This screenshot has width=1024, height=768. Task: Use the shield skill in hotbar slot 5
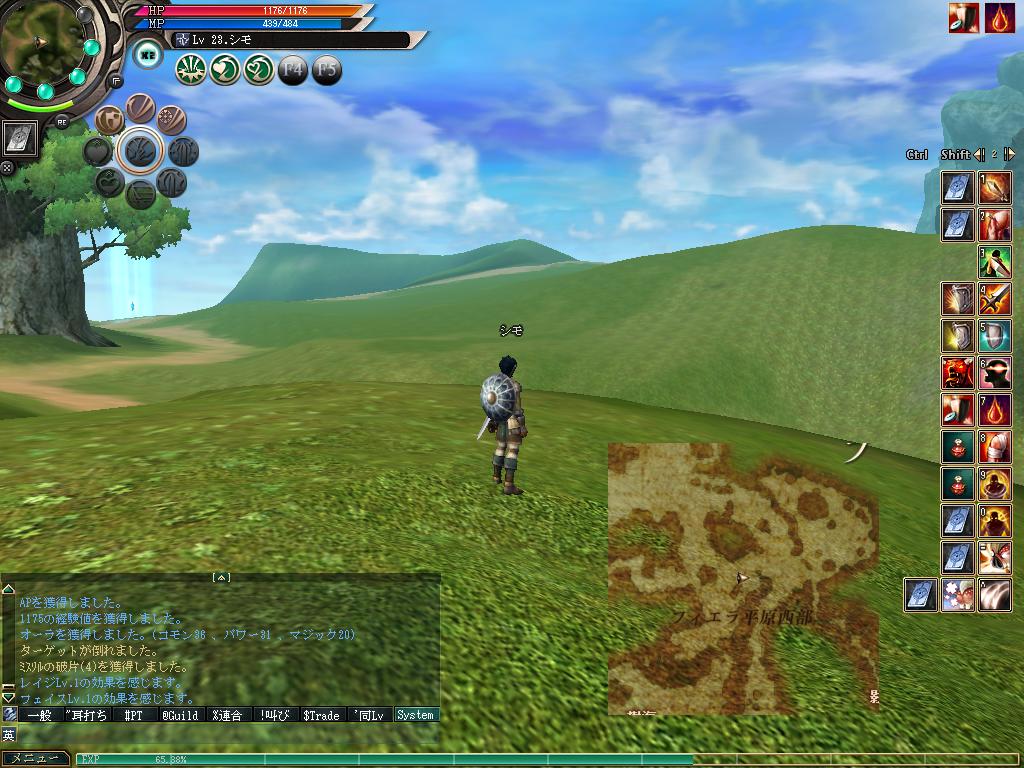[x=995, y=335]
